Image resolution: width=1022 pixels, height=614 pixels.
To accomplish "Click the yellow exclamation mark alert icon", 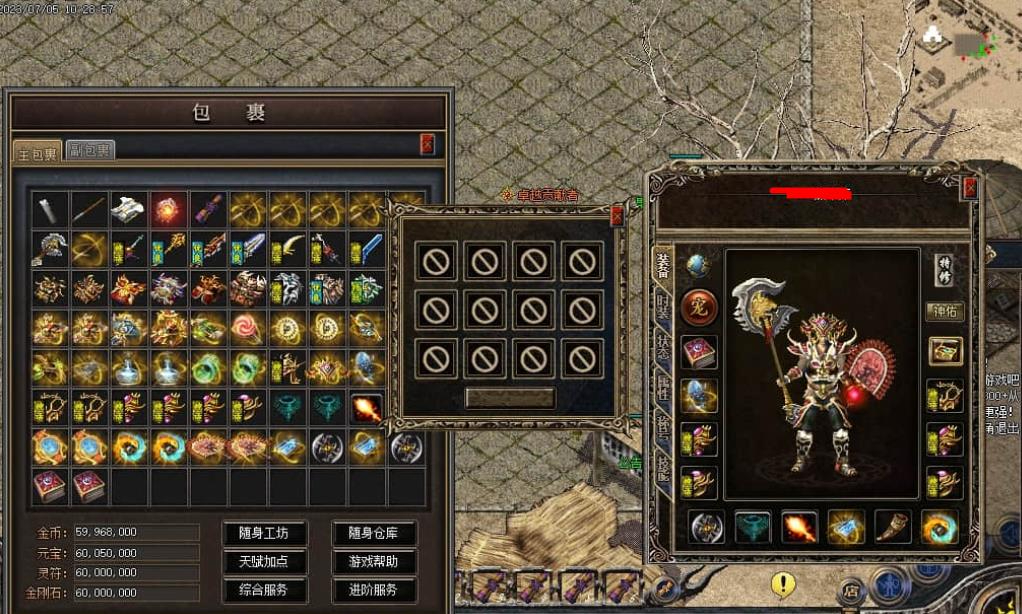I will coord(784,584).
